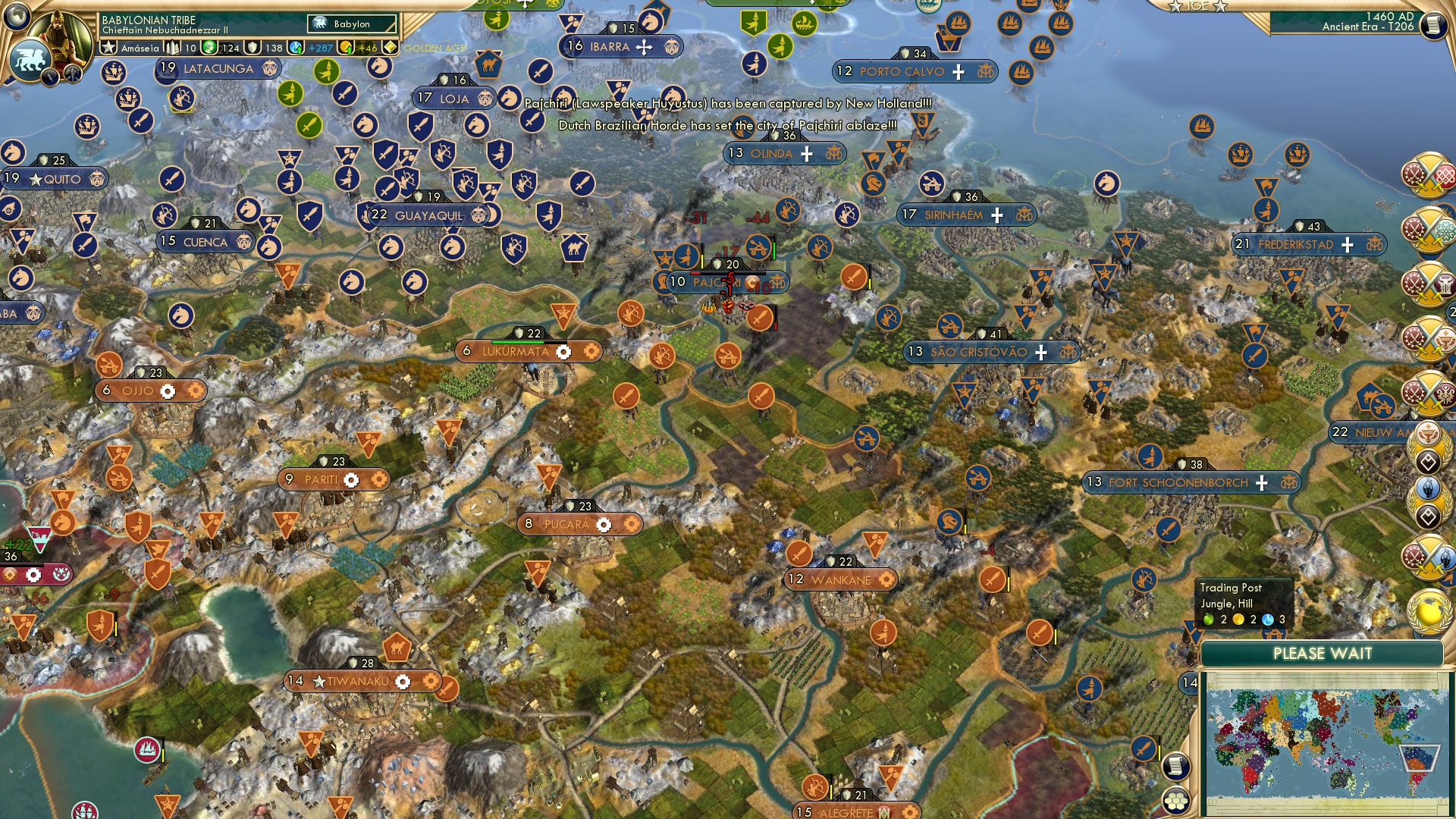Toggle the hammer icon beneath the leader portrait

point(72,76)
